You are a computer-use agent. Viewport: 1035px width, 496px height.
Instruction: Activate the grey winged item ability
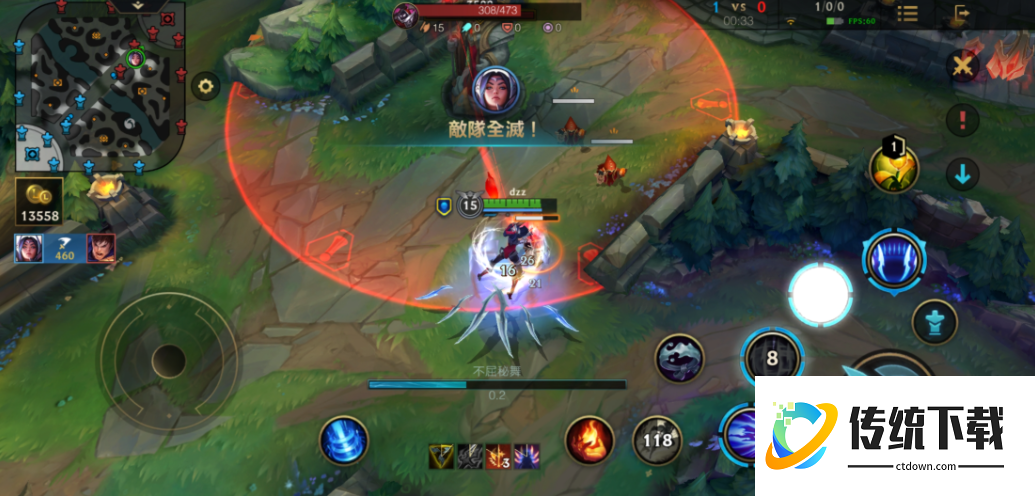(680, 358)
